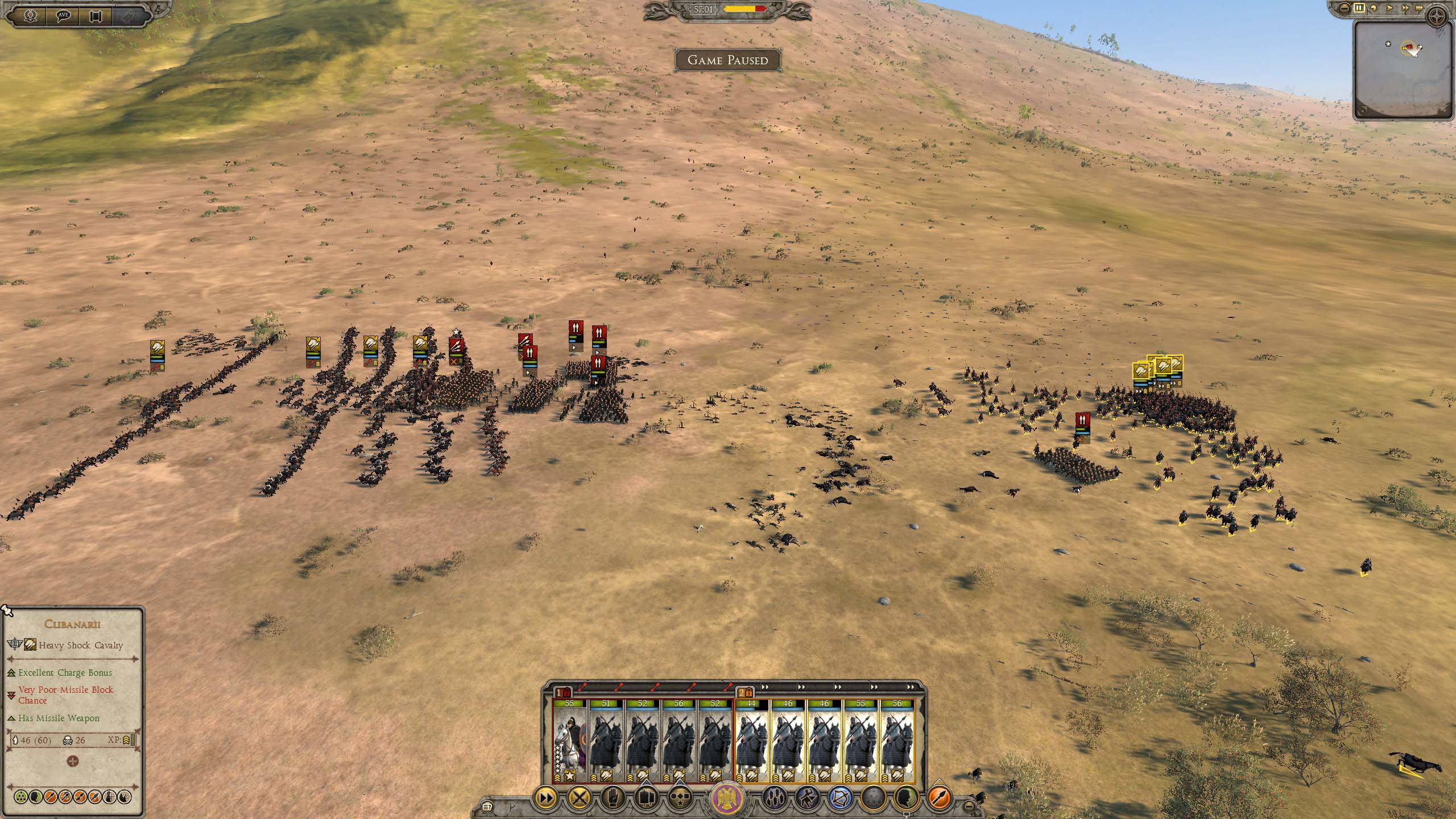Toggle melee mode crossed swords button
The image size is (1456, 819).
[x=580, y=799]
